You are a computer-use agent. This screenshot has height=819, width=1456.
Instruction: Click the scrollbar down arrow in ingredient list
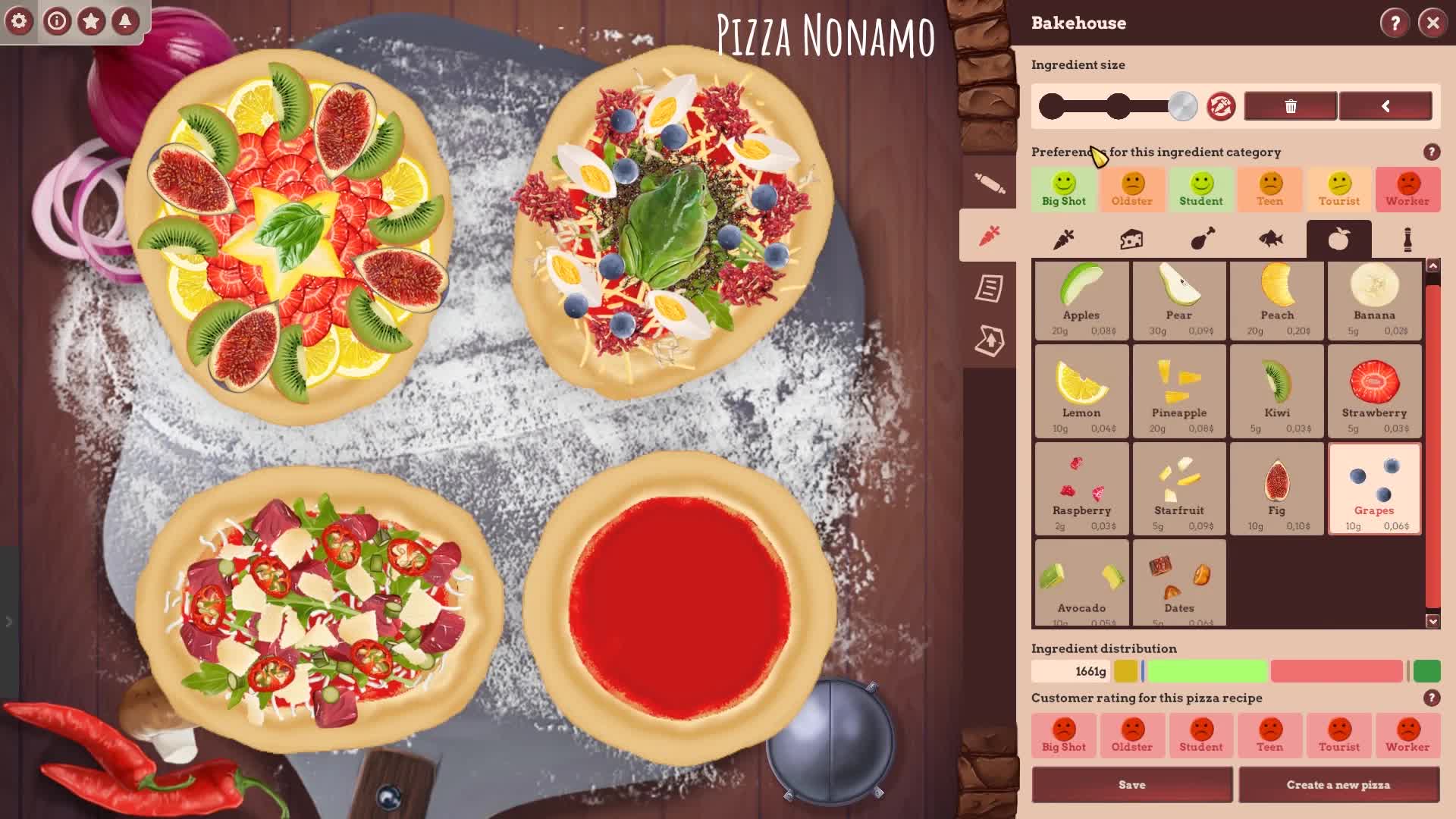click(x=1432, y=620)
